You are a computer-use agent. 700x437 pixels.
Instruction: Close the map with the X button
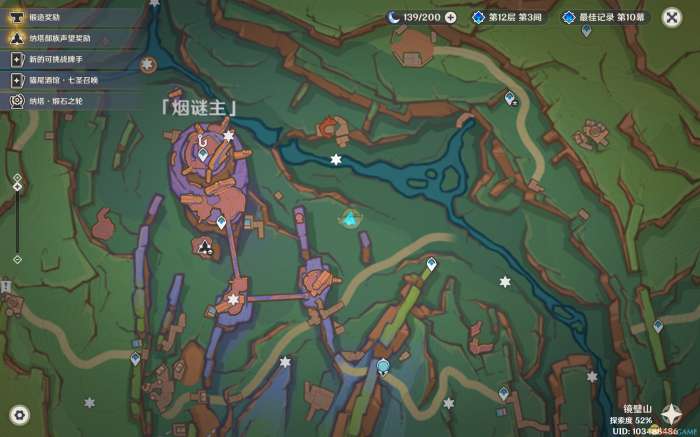point(671,17)
